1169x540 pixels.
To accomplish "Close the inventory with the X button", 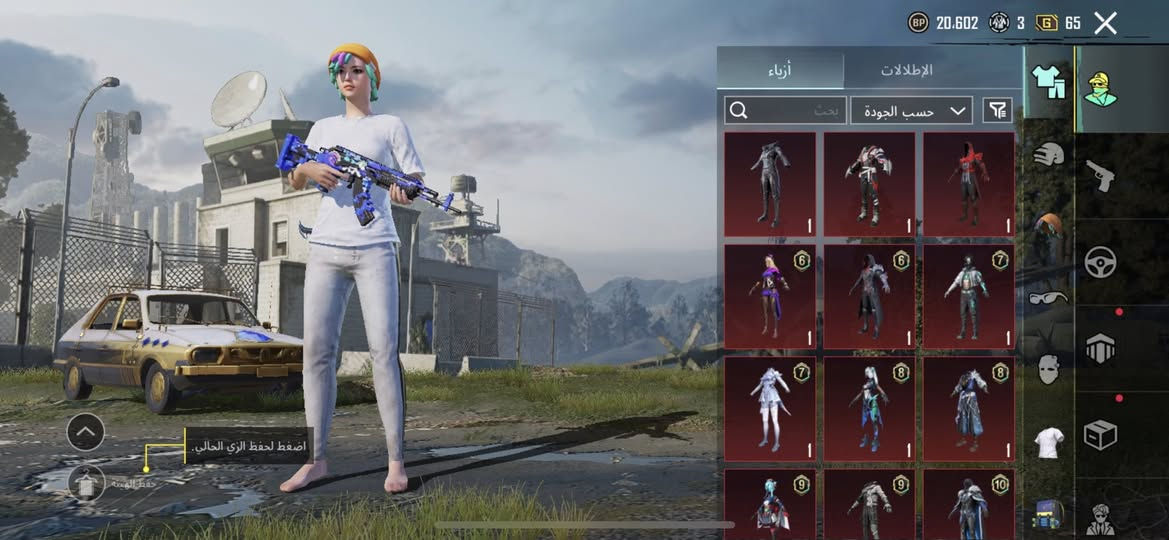I will (1105, 23).
